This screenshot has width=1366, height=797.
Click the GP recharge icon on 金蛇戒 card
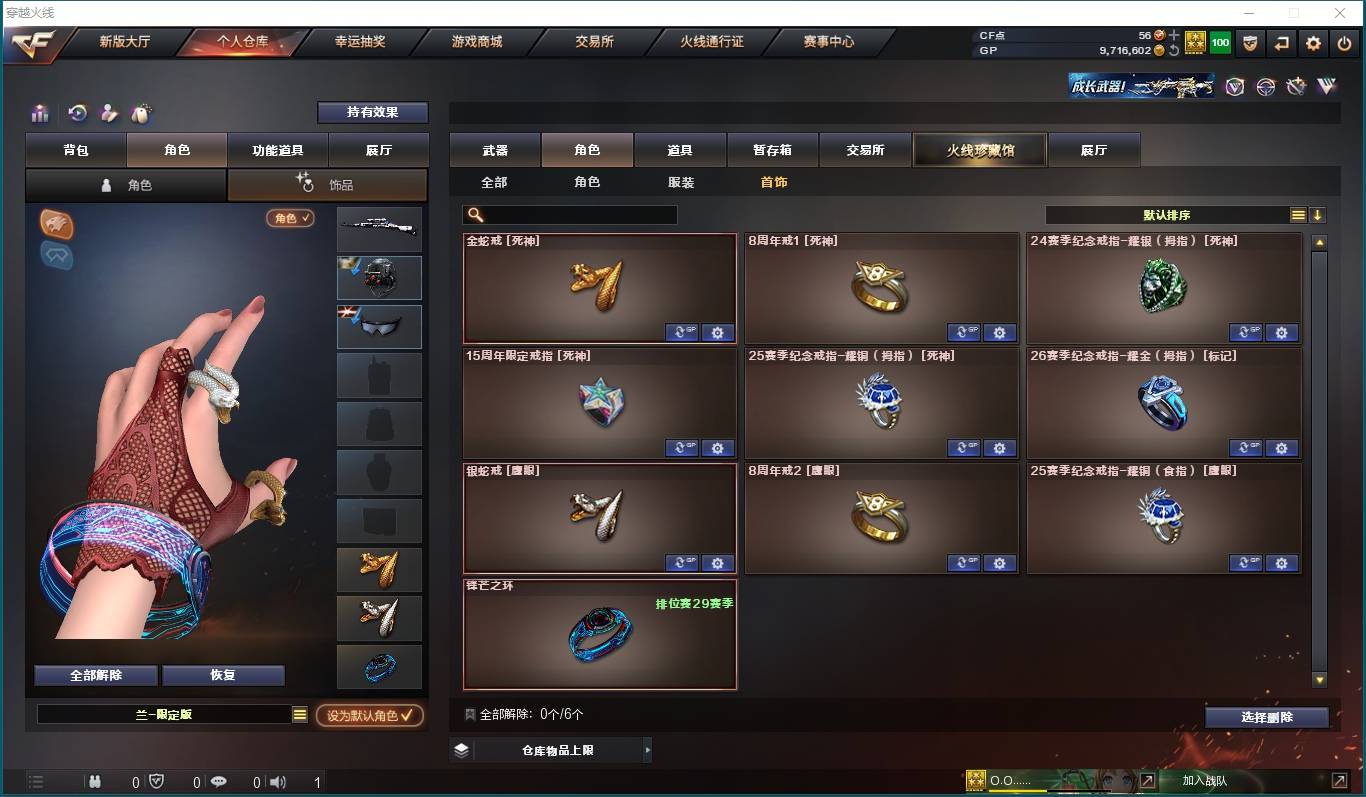[682, 332]
